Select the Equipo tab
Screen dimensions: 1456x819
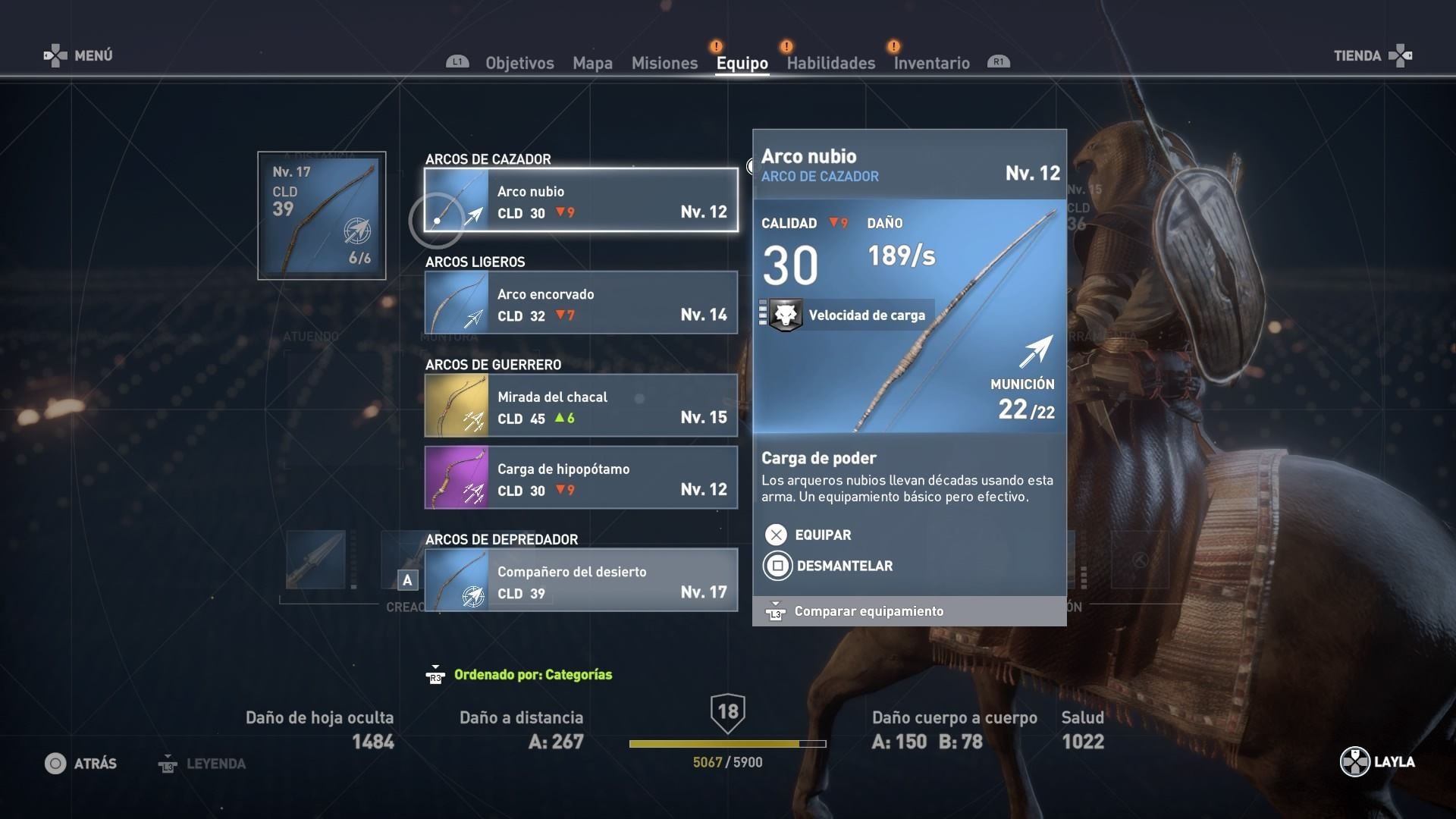[x=742, y=63]
